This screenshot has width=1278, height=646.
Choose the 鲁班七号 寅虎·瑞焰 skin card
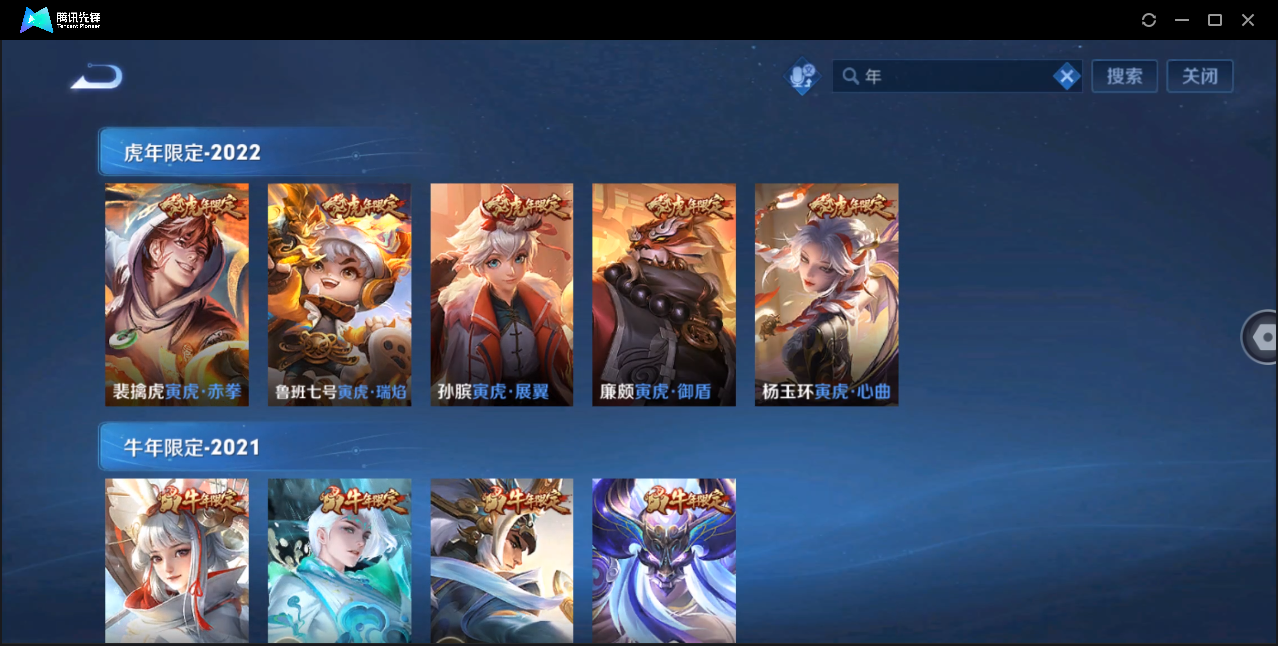coord(339,294)
